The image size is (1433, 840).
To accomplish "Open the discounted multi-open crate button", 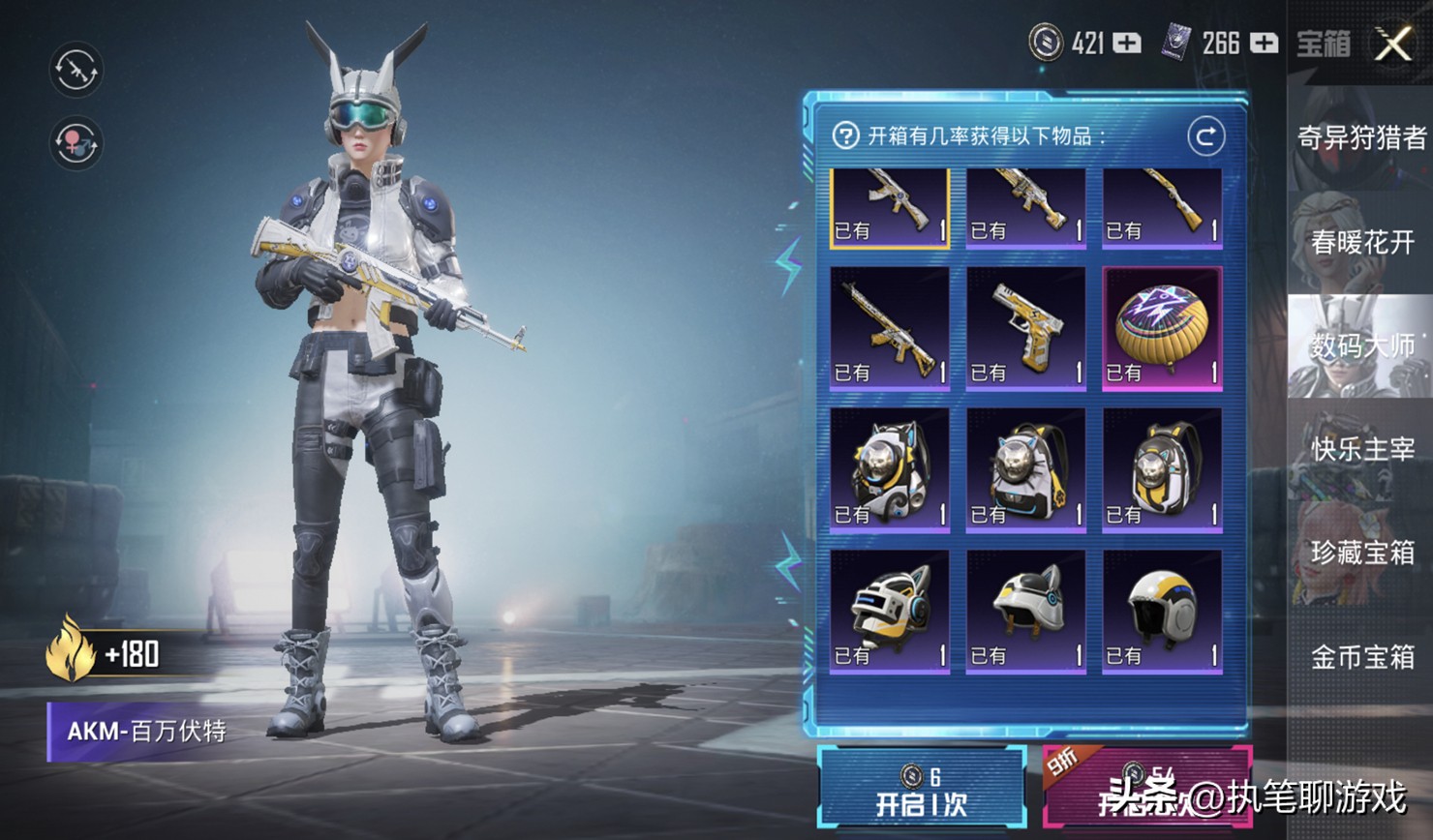I will (x=1146, y=788).
